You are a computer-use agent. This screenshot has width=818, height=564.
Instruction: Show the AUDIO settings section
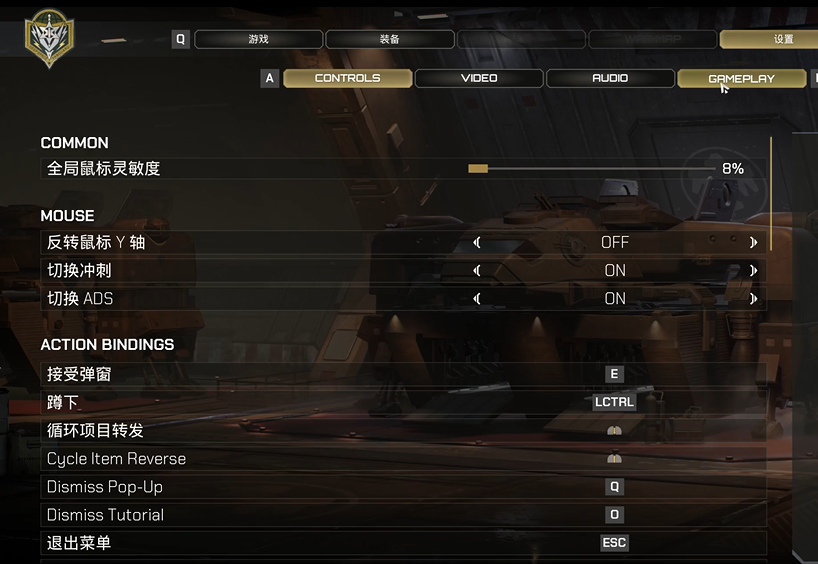click(x=610, y=78)
